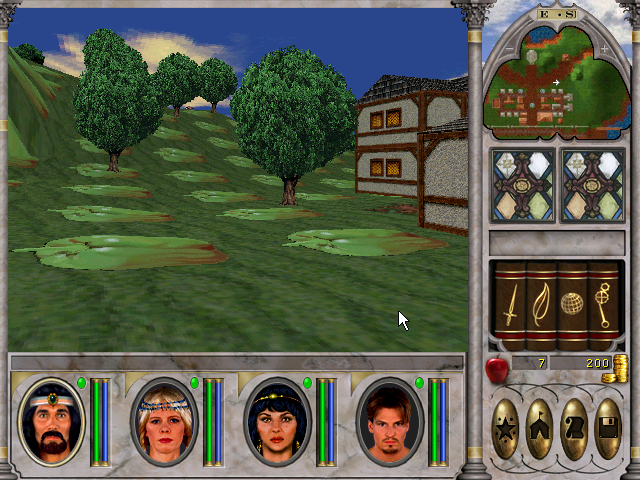640x480 pixels.
Task: Open the floppy disk game options
Action: (x=608, y=430)
